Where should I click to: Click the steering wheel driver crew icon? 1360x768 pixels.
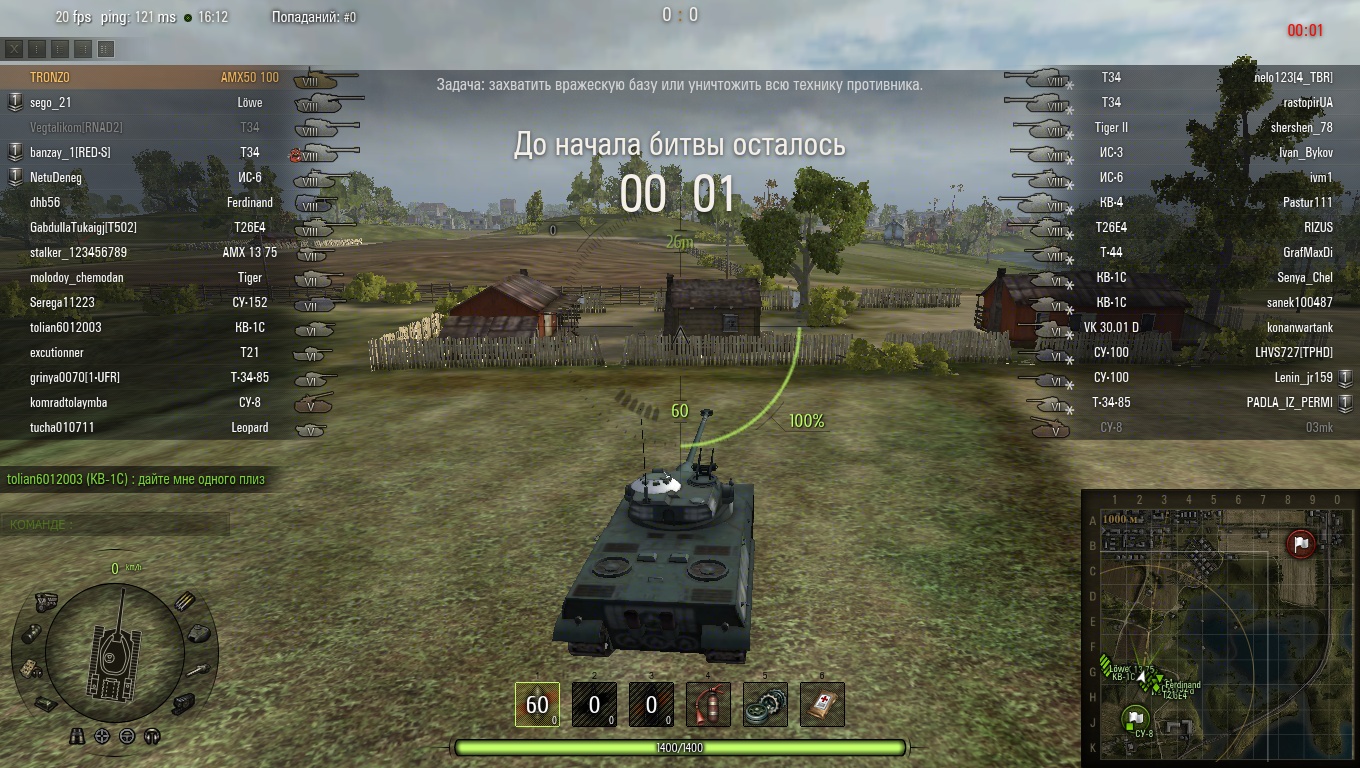pos(127,737)
